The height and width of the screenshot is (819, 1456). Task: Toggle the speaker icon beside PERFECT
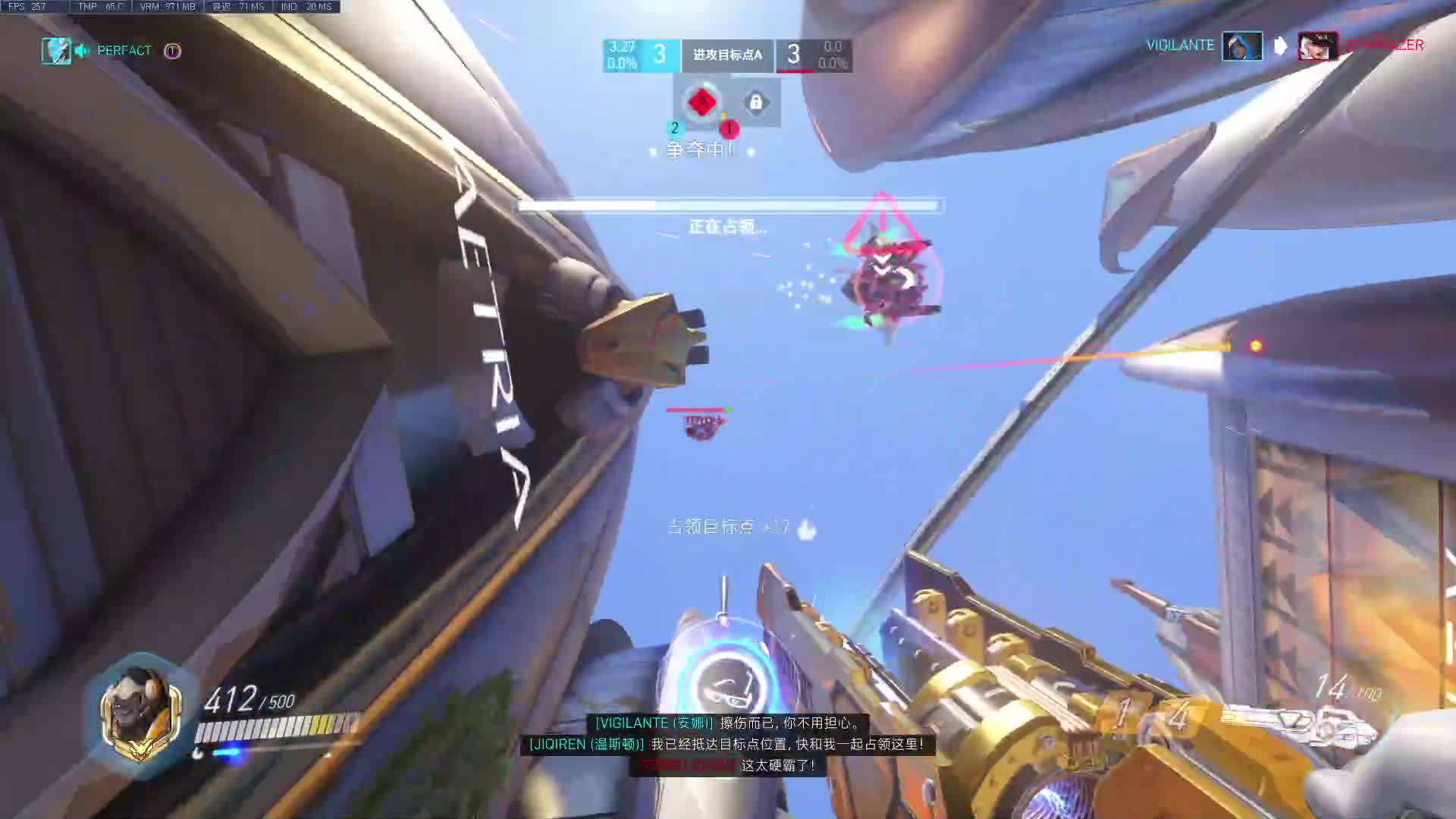(82, 51)
